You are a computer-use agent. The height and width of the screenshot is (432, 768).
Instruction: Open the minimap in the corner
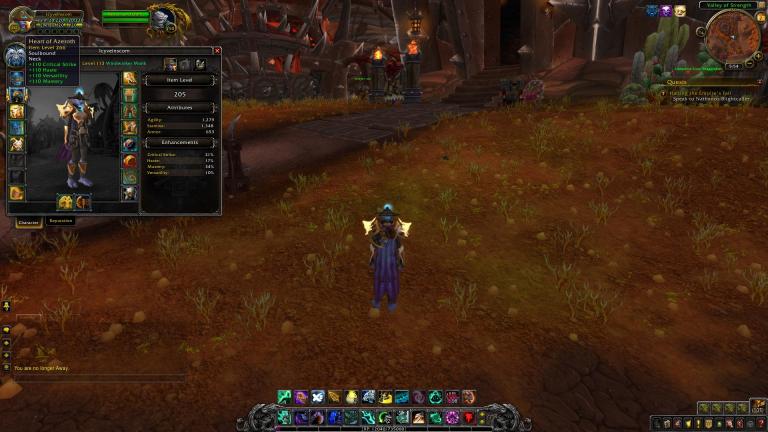coord(732,36)
